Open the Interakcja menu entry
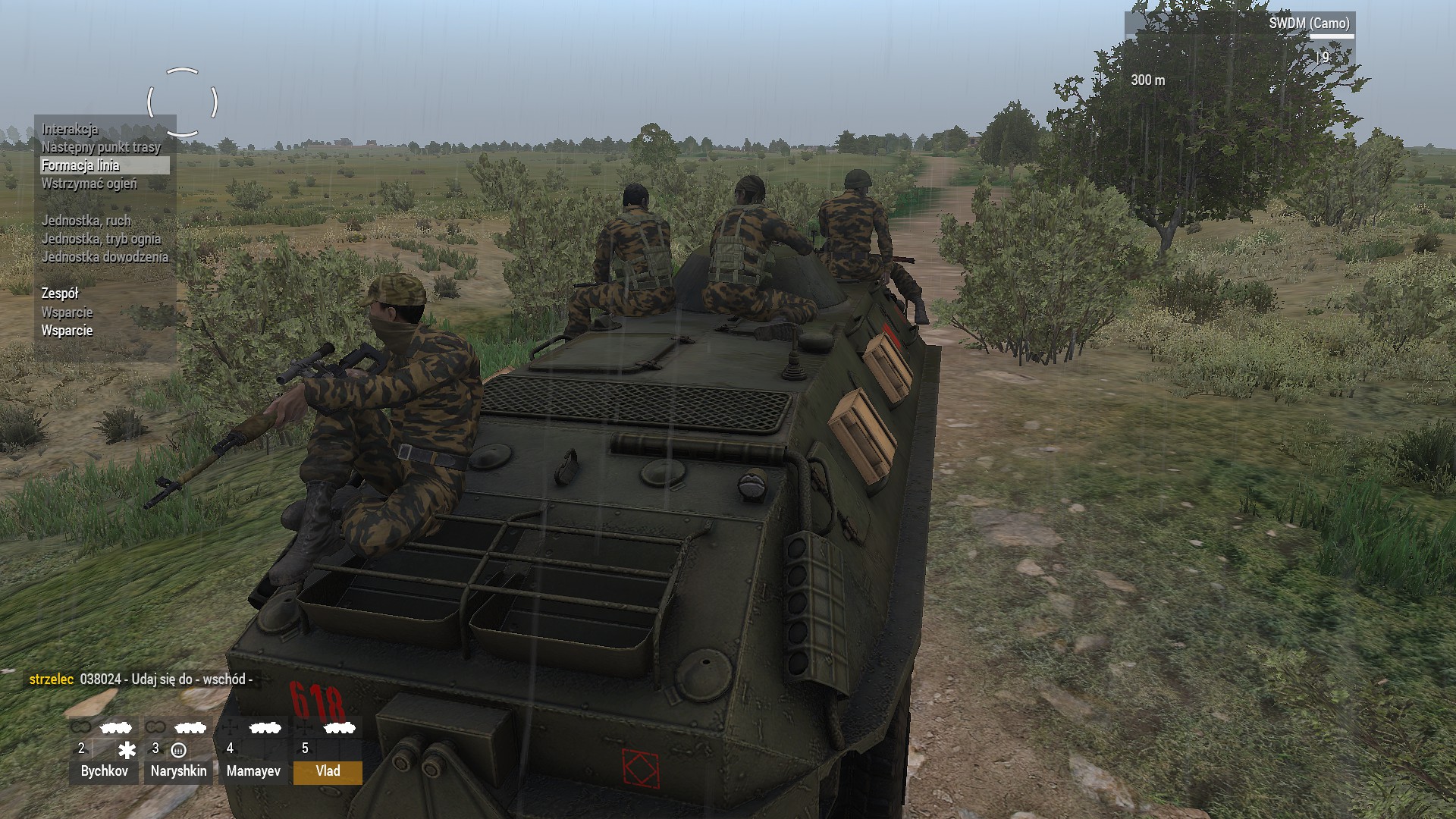The width and height of the screenshot is (1456, 819). point(70,129)
